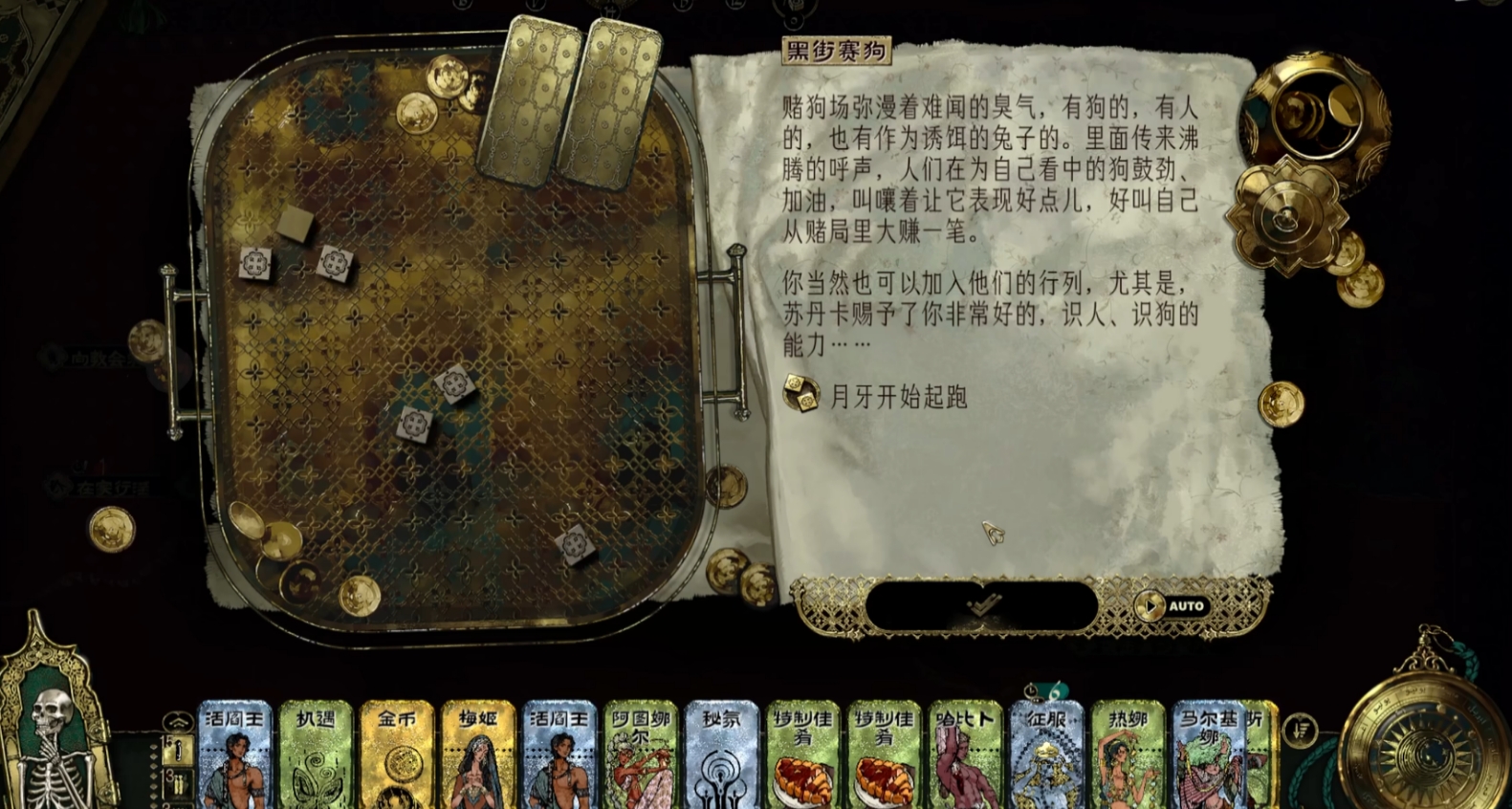Image resolution: width=1512 pixels, height=809 pixels.
Task: Toggle the quest tracker entry 向敦会
Action: 53,356
